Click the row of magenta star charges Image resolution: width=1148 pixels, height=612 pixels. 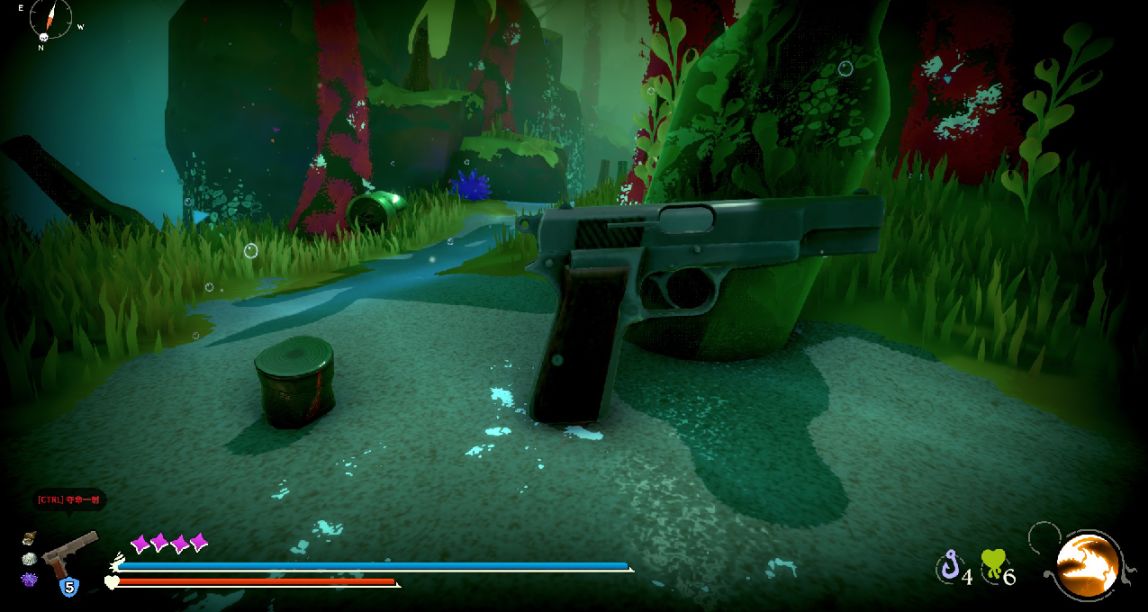point(169,543)
